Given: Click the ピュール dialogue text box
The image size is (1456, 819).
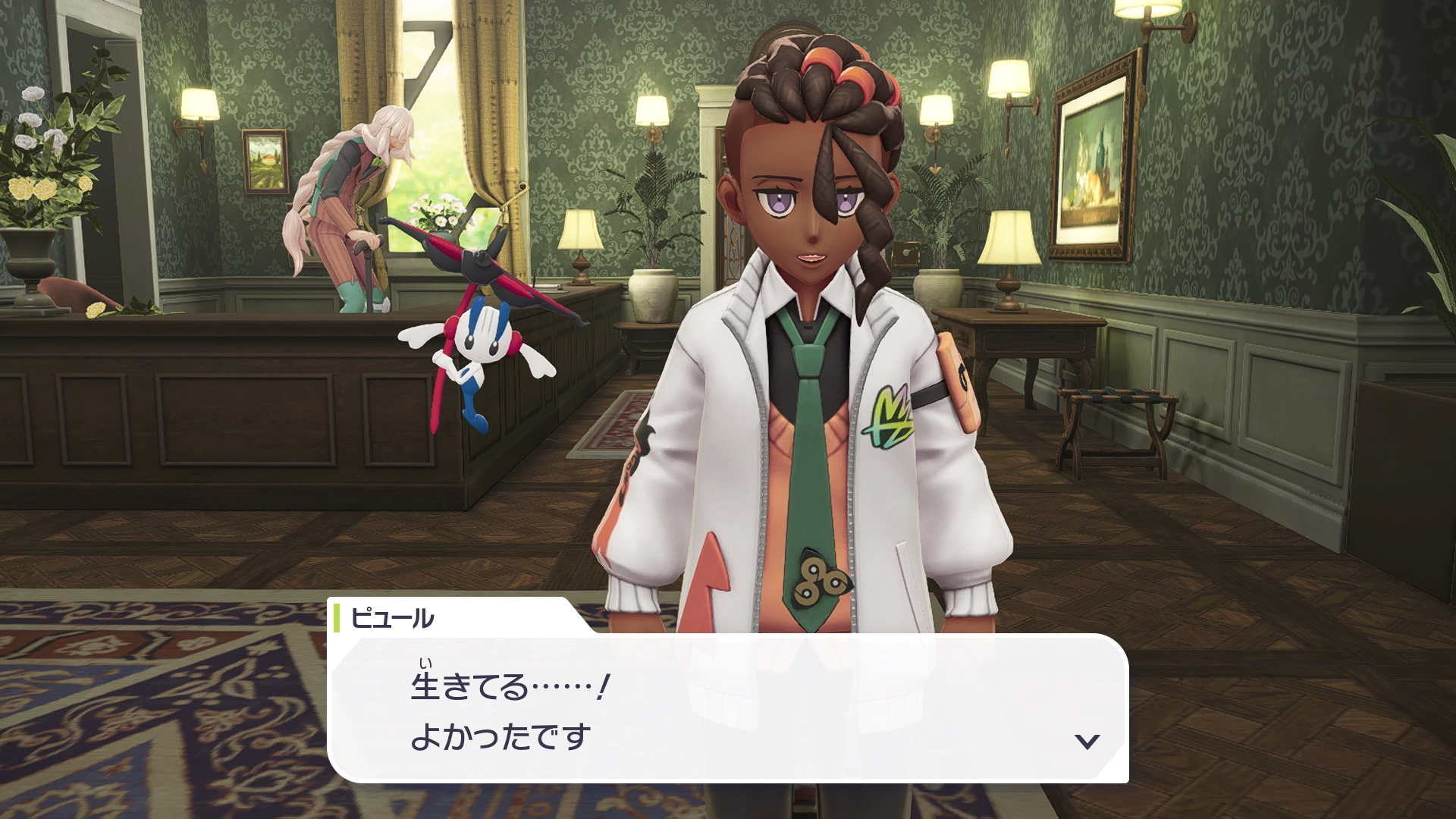Looking at the screenshot, I should pyautogui.click(x=728, y=709).
